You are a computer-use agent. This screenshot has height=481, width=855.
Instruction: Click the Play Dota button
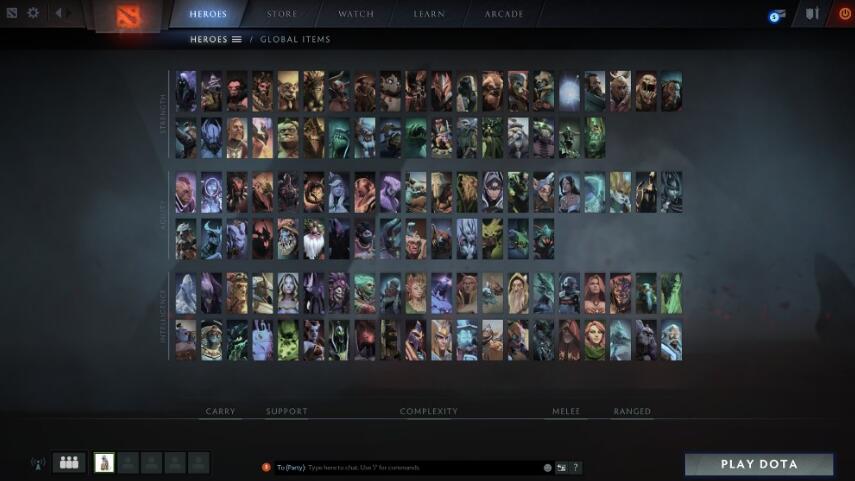click(759, 464)
